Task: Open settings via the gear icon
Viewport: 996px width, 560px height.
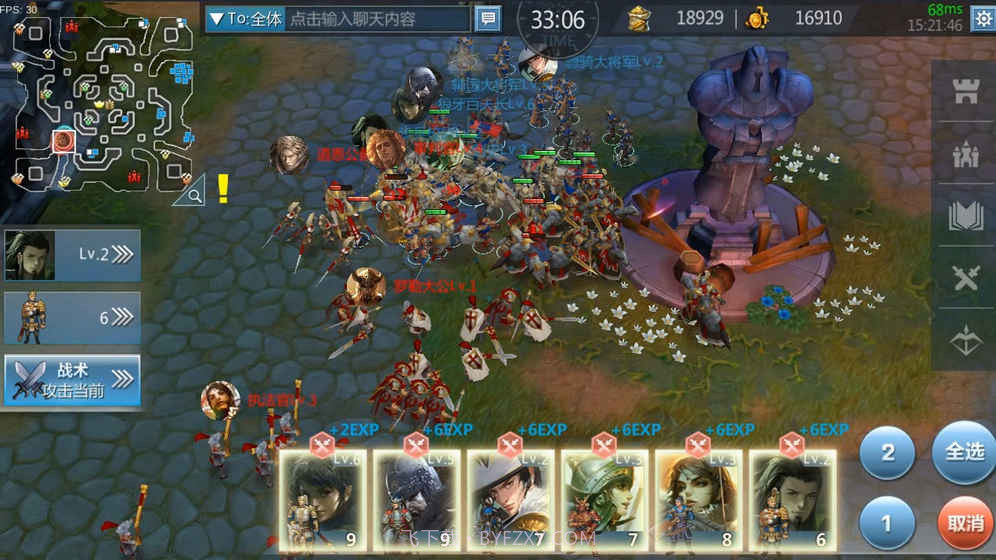Action: coord(982,19)
